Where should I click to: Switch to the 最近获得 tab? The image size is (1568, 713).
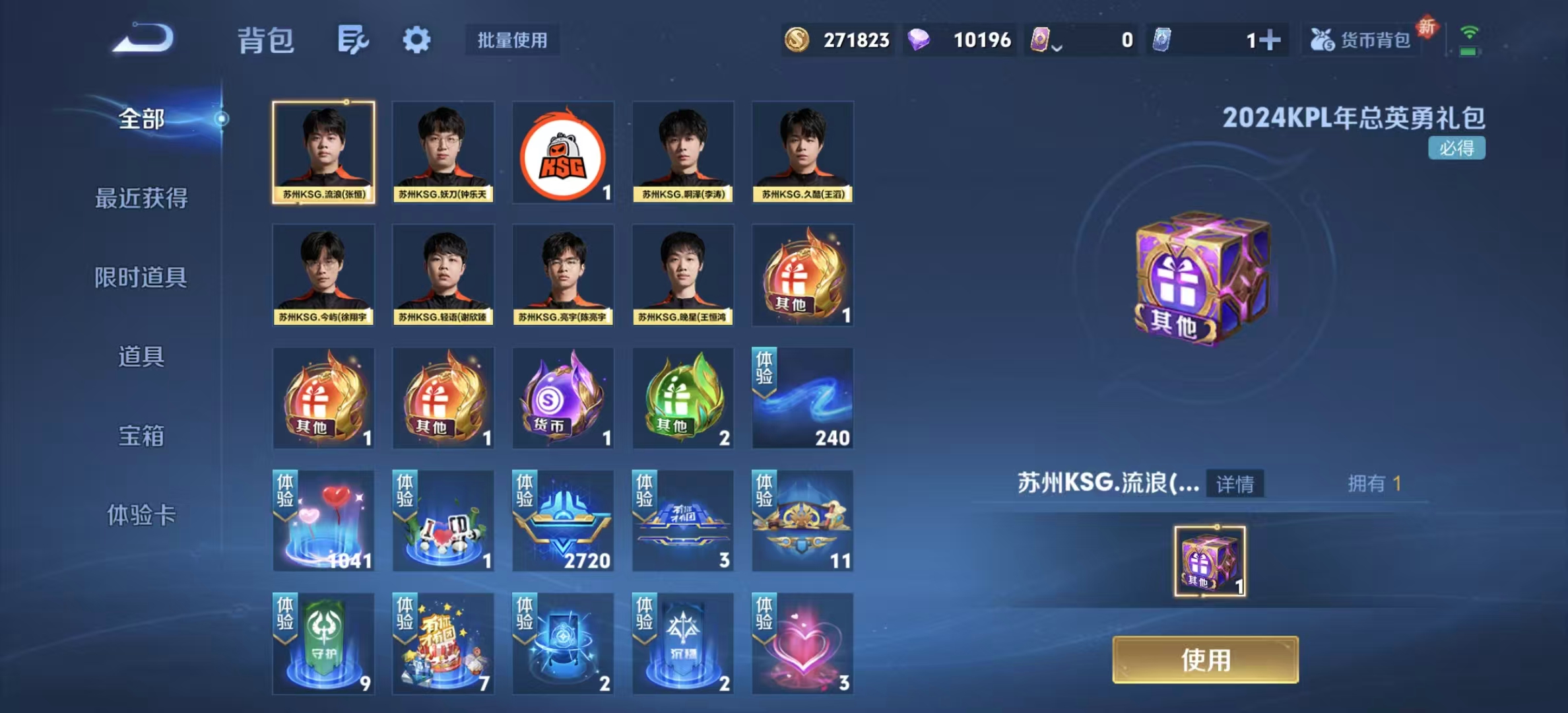coord(141,198)
